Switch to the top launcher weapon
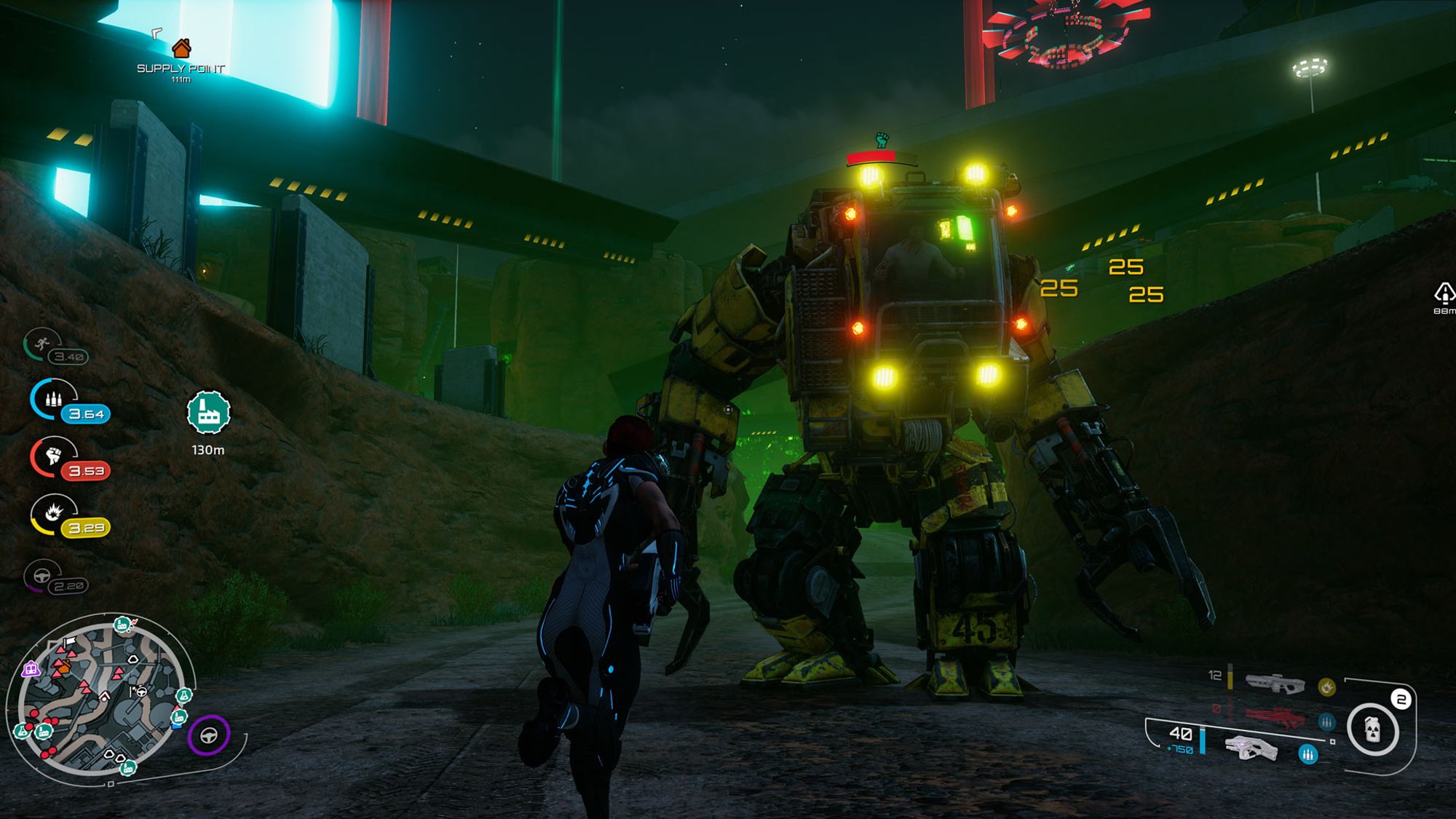 point(1275,683)
